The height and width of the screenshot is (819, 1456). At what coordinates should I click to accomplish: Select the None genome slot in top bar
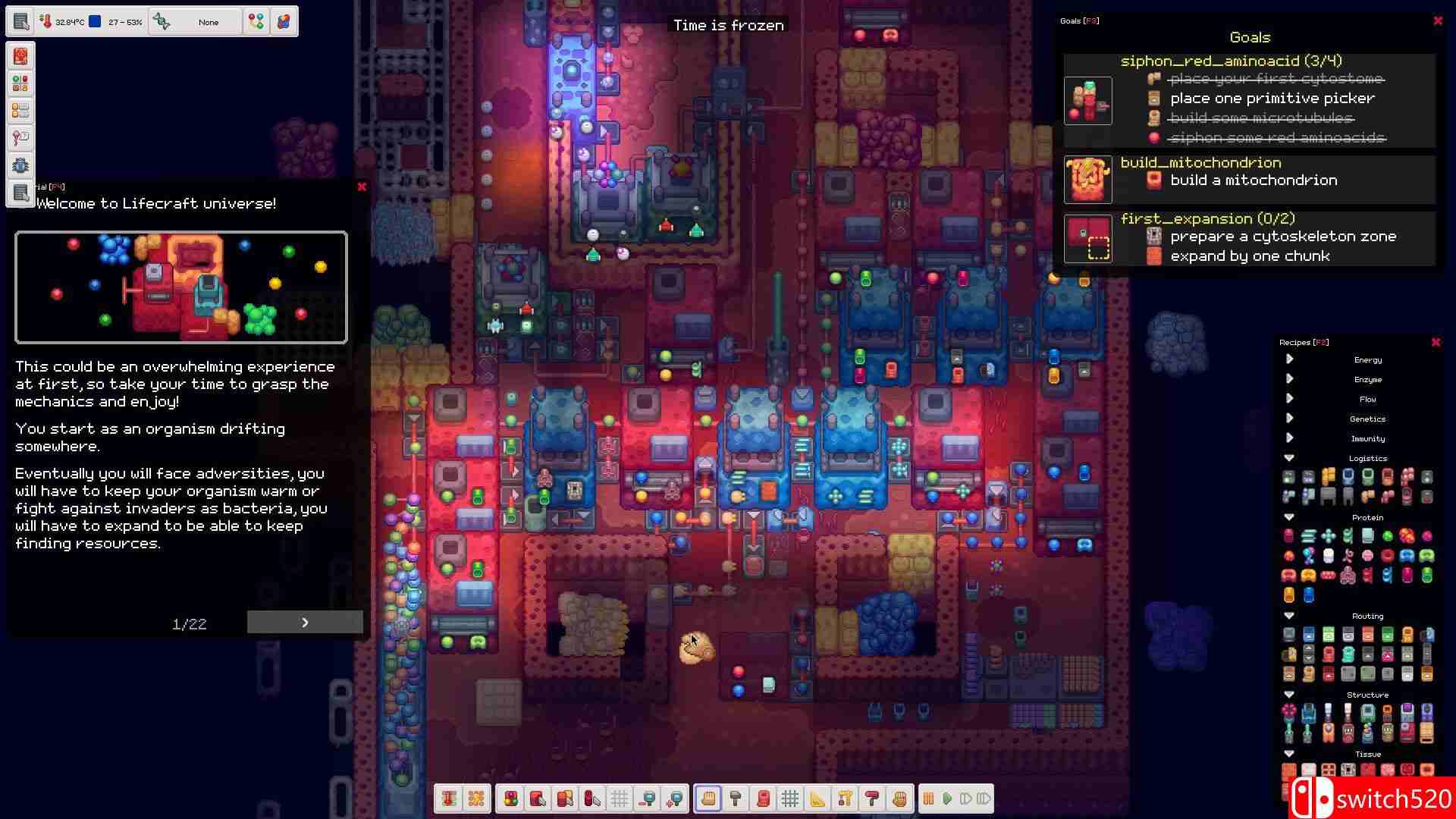[209, 22]
